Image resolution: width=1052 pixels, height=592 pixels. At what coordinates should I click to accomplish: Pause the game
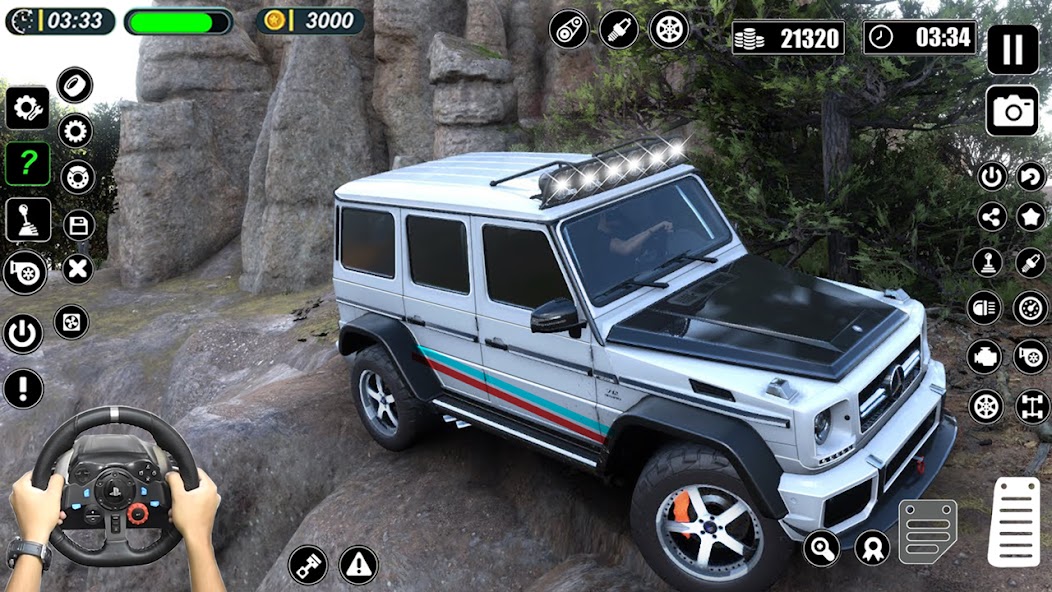coord(1012,49)
